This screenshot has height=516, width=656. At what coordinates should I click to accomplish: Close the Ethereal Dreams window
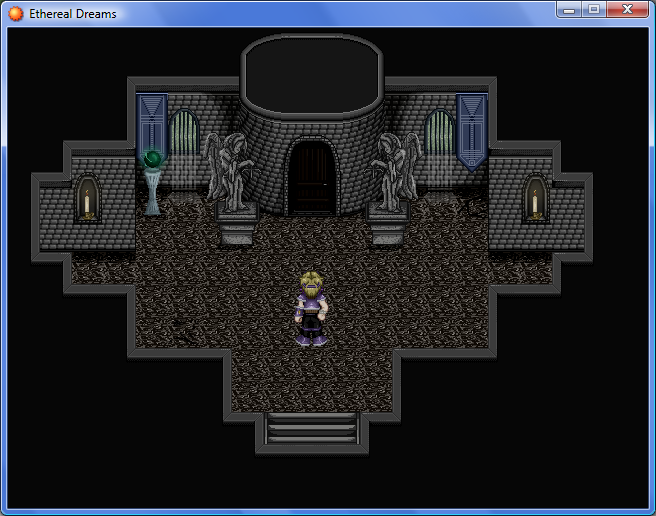(627, 10)
